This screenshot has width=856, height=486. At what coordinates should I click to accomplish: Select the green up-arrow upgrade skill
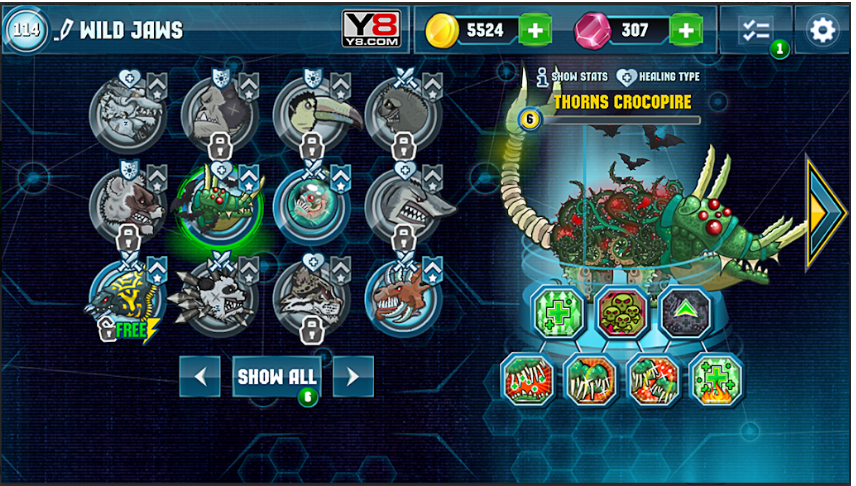point(685,311)
